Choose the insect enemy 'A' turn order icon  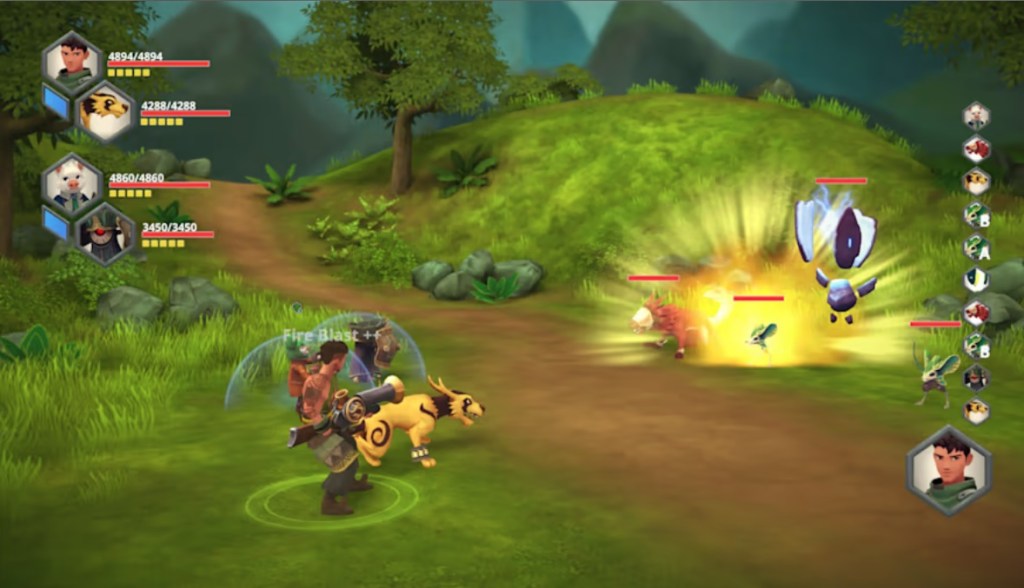pyautogui.click(x=976, y=247)
